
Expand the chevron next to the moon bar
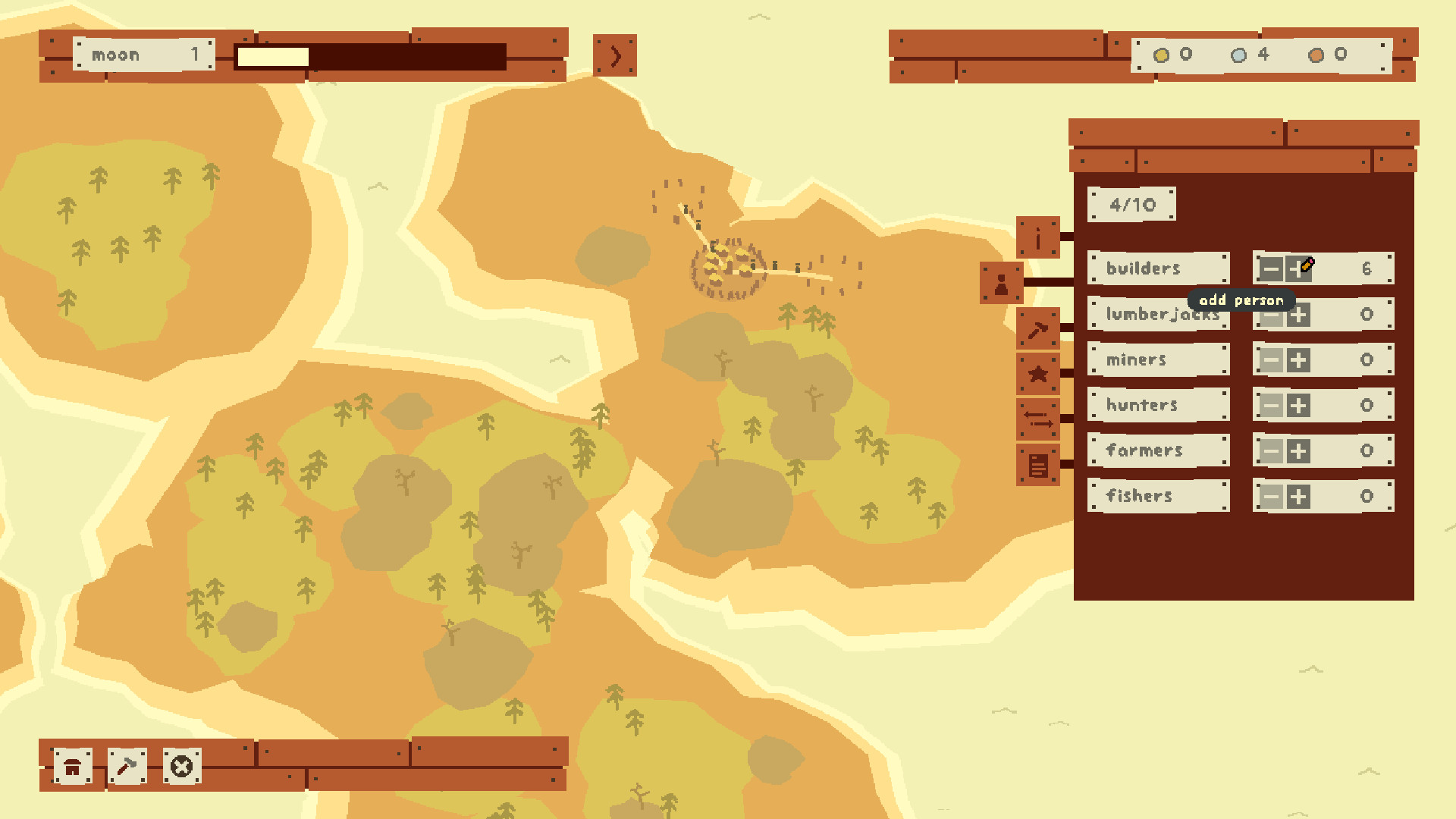615,55
